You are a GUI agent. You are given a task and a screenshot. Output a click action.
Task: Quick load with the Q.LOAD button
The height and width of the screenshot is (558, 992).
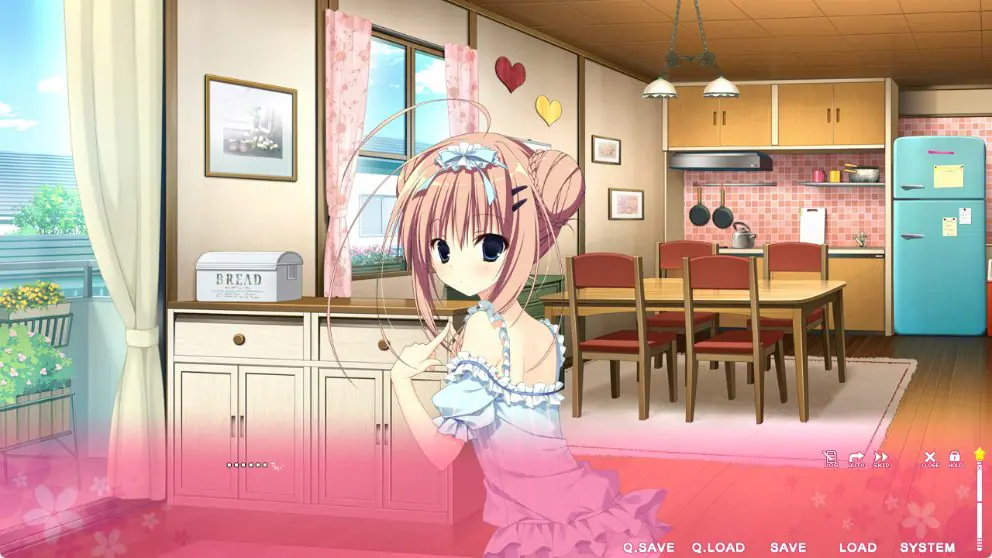718,548
